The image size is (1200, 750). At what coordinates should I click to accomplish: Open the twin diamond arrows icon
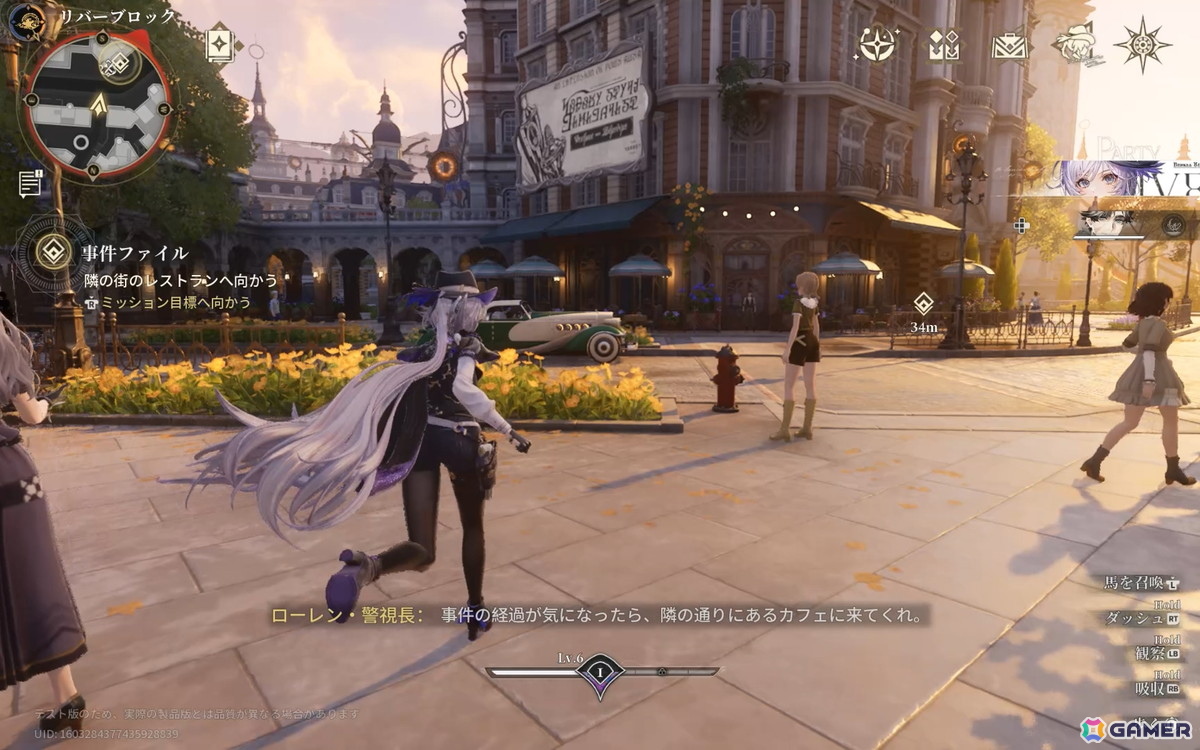pos(943,44)
